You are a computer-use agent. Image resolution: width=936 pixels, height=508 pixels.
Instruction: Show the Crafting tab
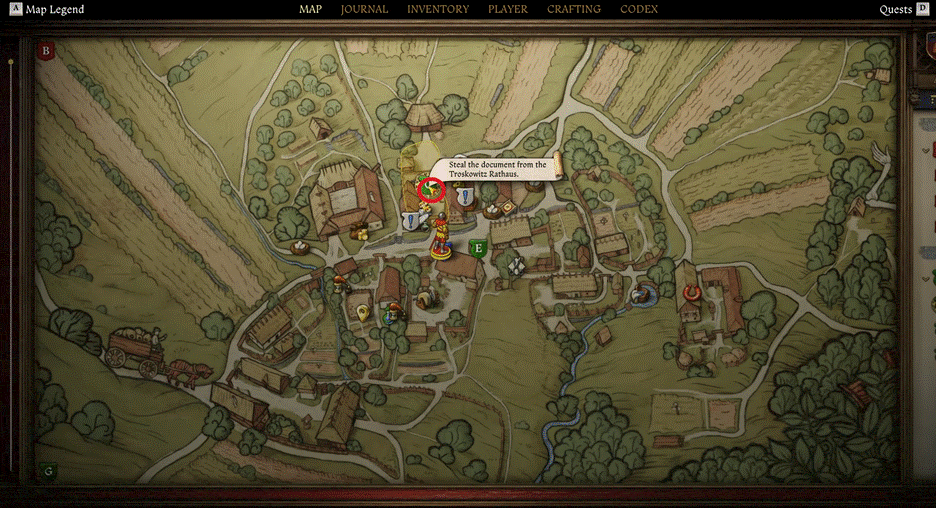574,9
